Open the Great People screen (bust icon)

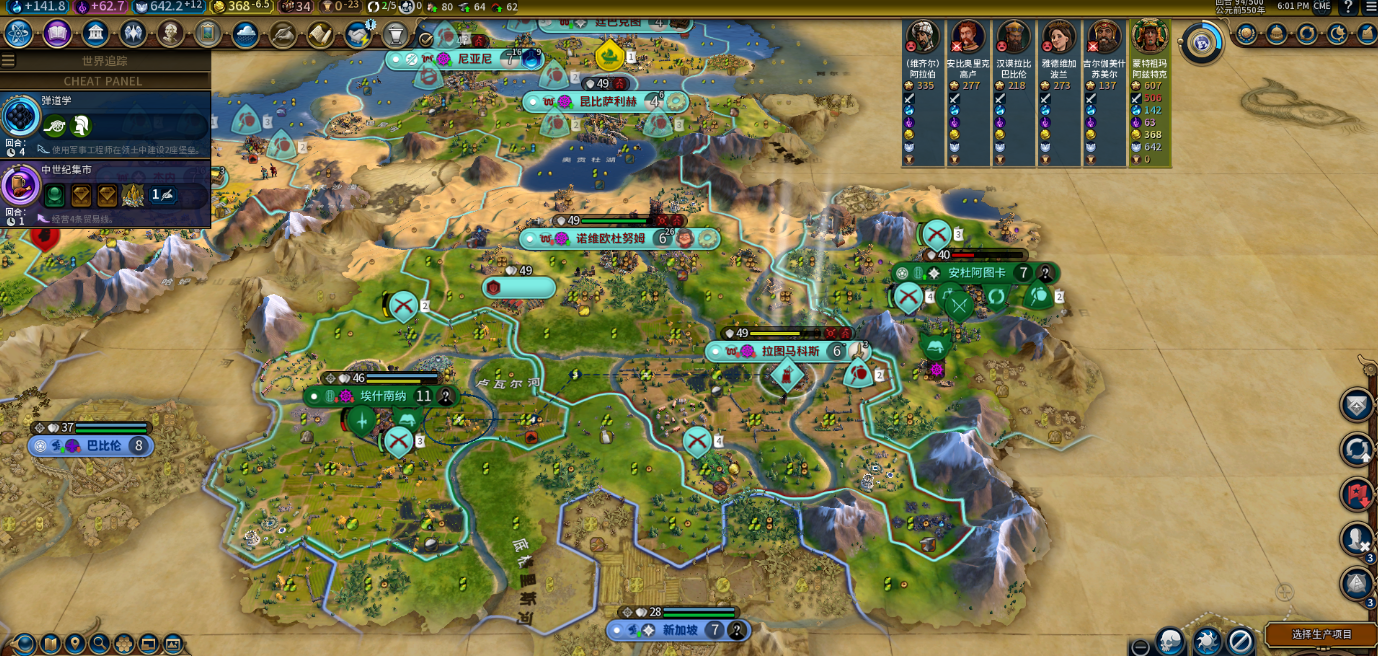click(x=171, y=34)
